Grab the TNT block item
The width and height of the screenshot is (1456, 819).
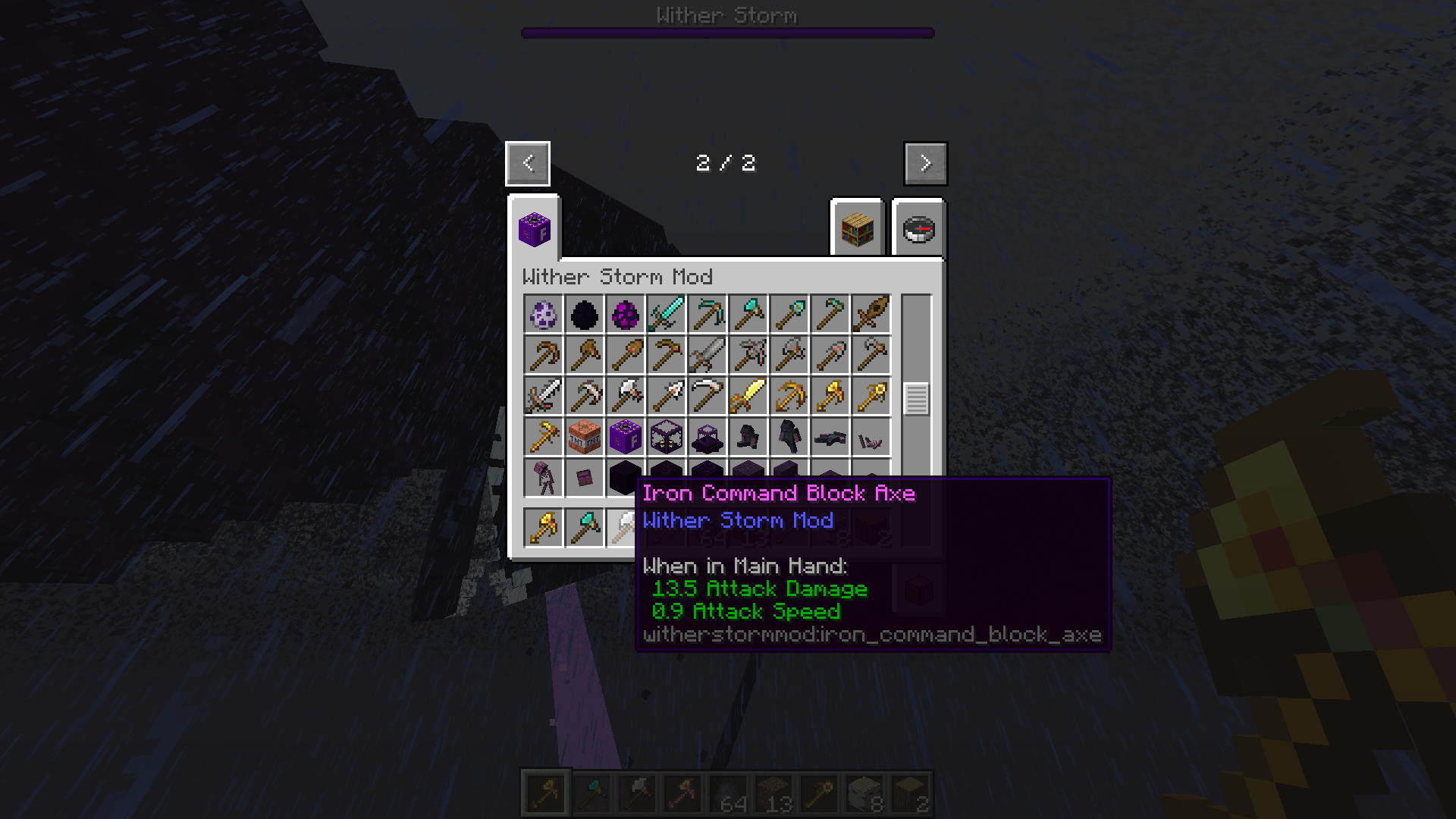(585, 437)
